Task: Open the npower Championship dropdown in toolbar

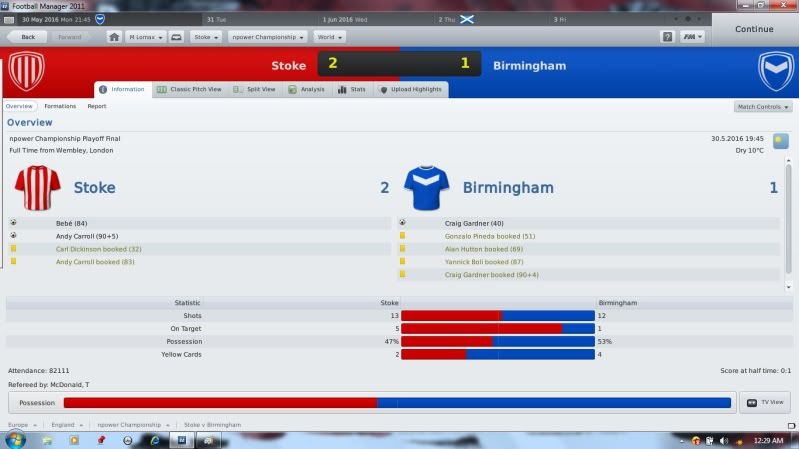Action: [267, 37]
